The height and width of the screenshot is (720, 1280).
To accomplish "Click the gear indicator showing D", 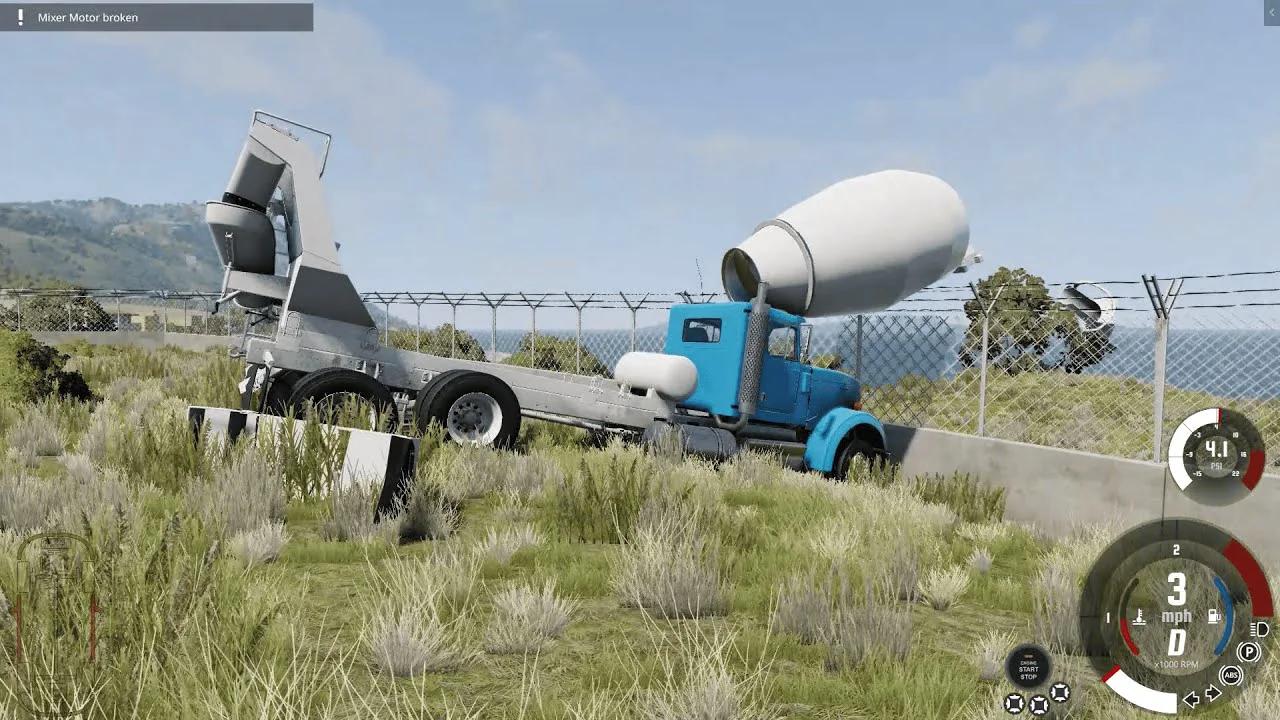I will pos(1177,643).
